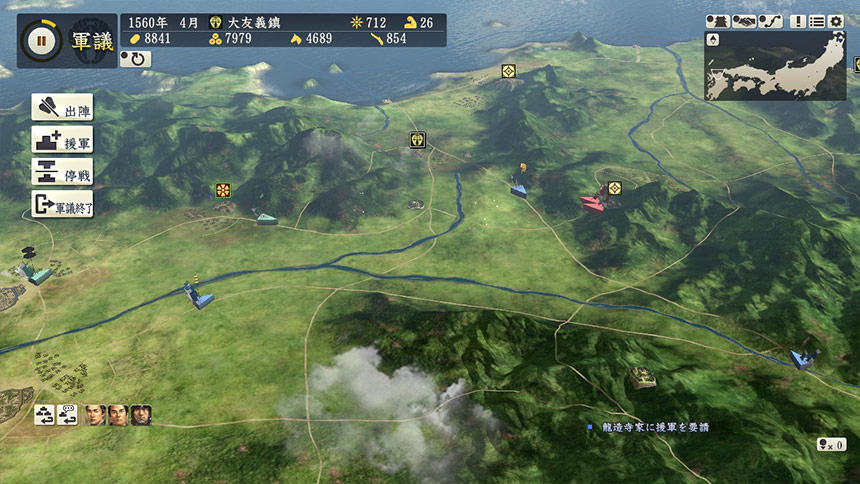Open settings with the gear icon

coord(836,21)
